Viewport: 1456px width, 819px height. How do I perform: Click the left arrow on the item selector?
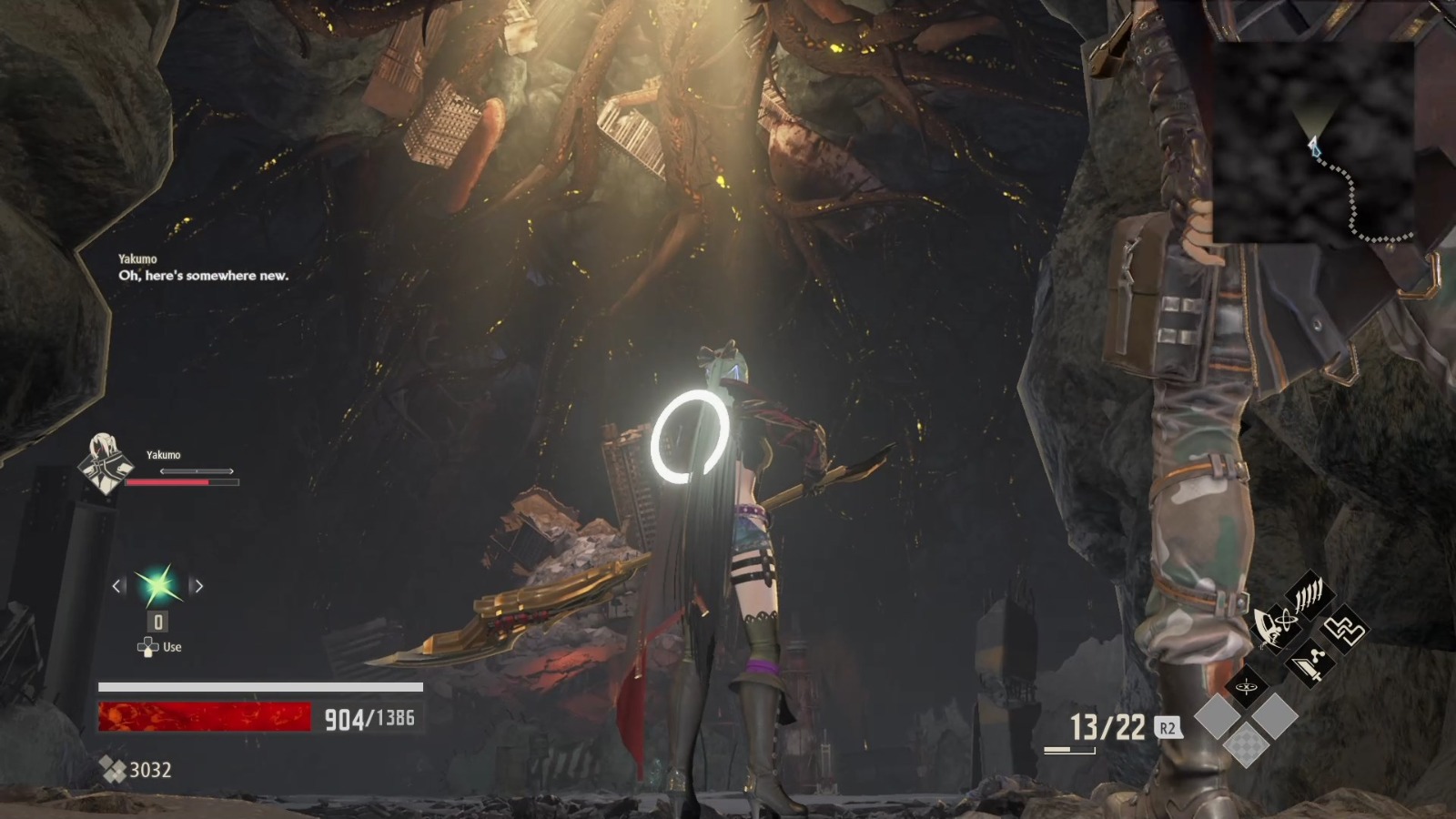coord(116,584)
